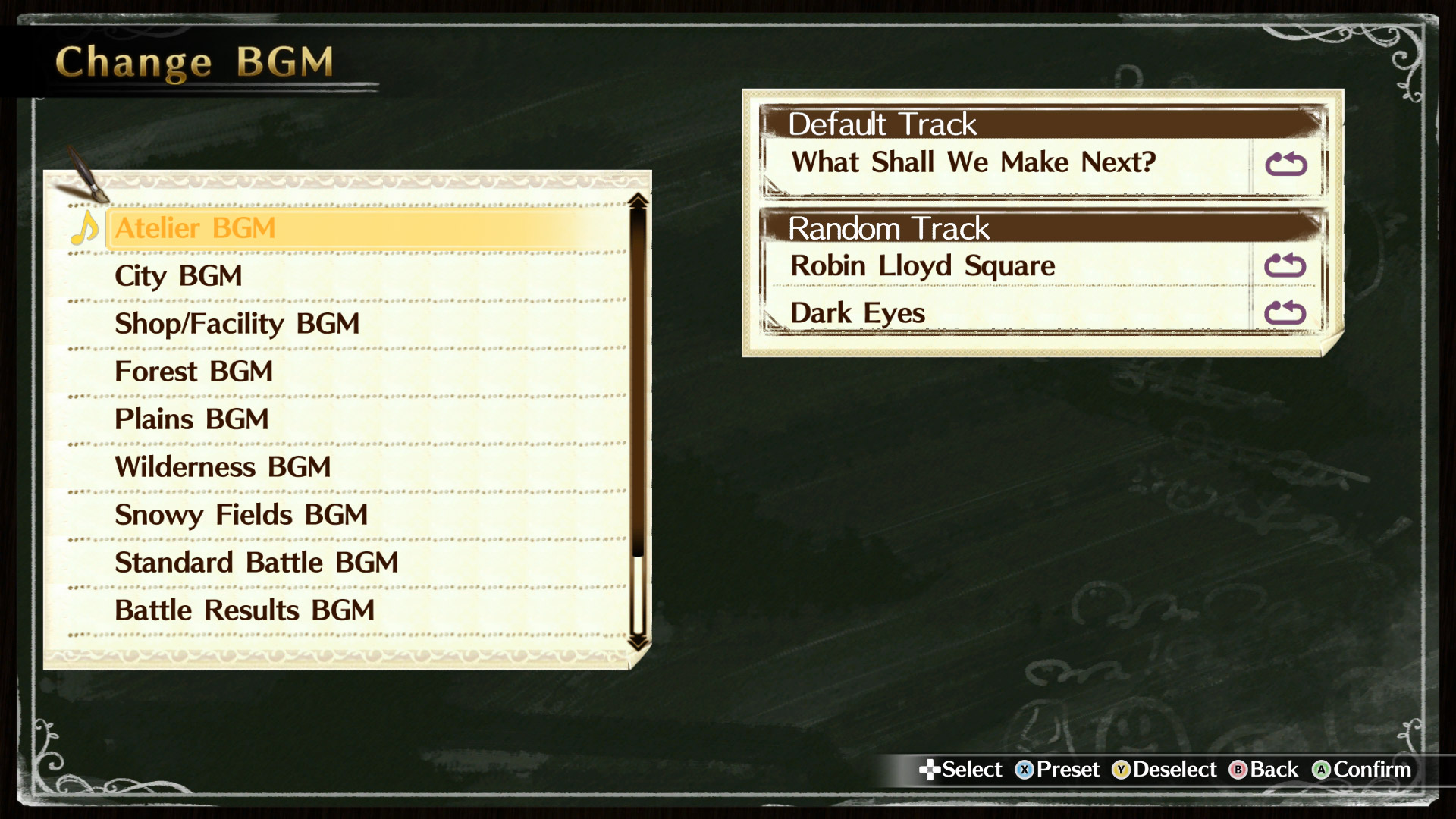The image size is (1456, 819).
Task: Select the Shop/Facility BGM entry
Action: [237, 324]
